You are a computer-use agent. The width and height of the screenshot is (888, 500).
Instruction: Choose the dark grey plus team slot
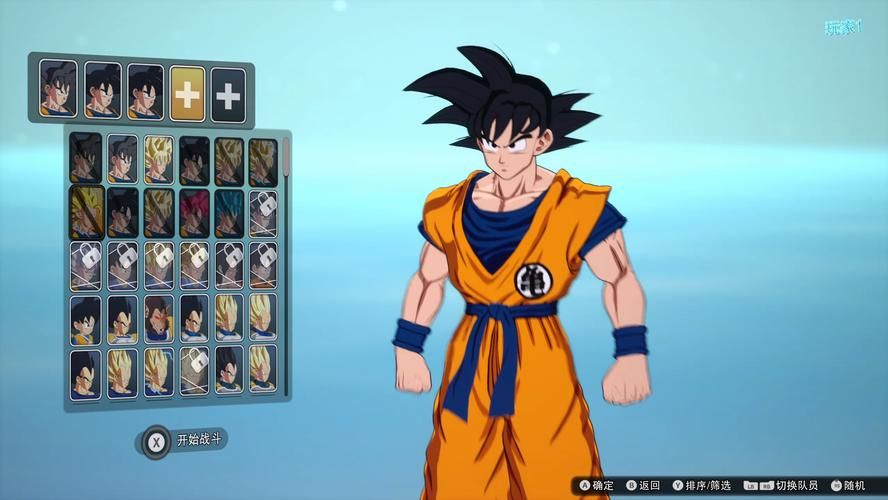229,95
